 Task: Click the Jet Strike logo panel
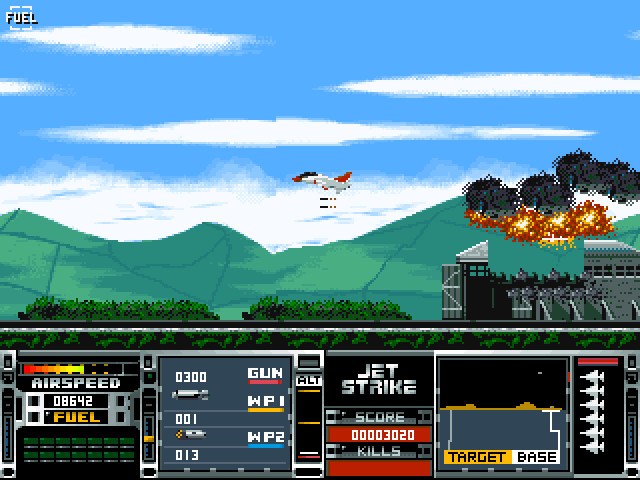[379, 379]
